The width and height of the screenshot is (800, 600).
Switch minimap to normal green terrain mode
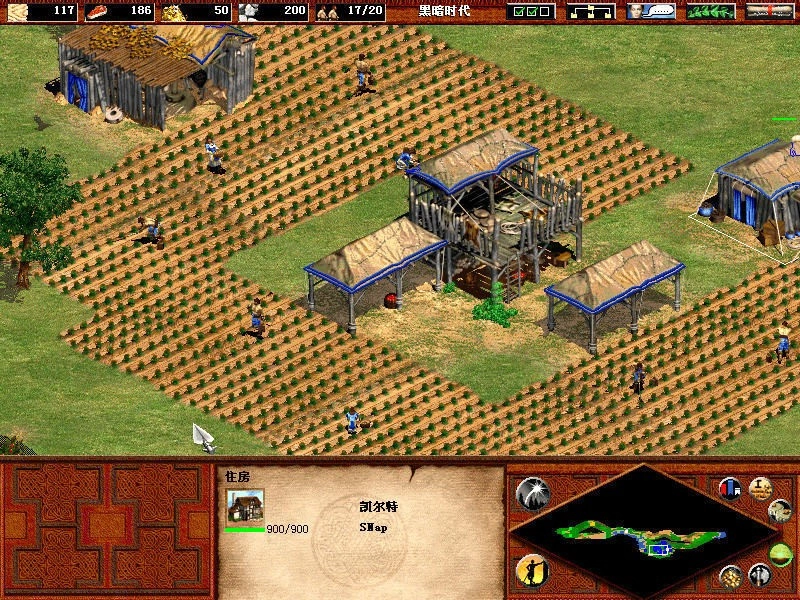coord(781,553)
